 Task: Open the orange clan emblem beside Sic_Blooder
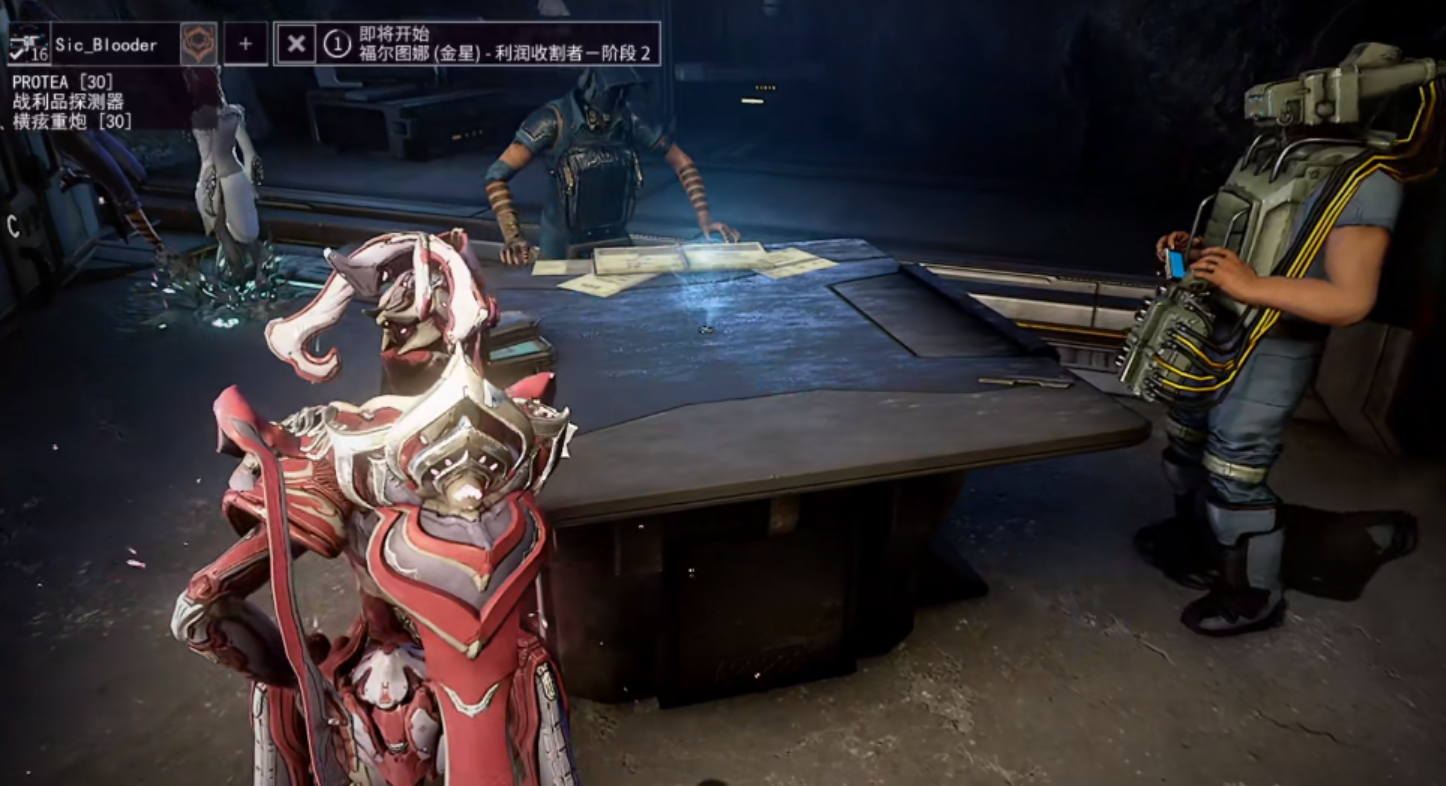click(x=198, y=44)
